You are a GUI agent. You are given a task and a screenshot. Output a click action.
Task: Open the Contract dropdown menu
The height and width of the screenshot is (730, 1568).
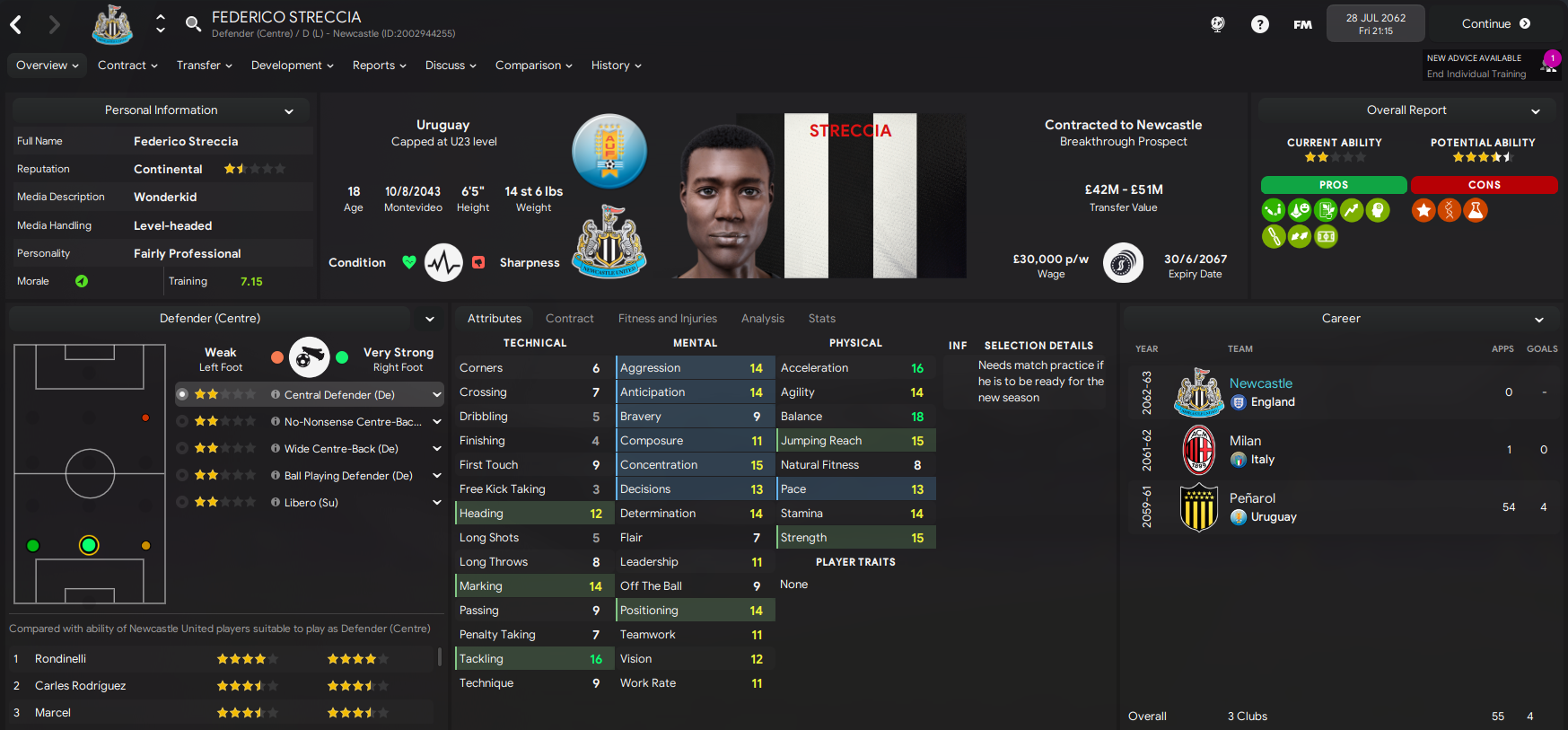pyautogui.click(x=127, y=66)
